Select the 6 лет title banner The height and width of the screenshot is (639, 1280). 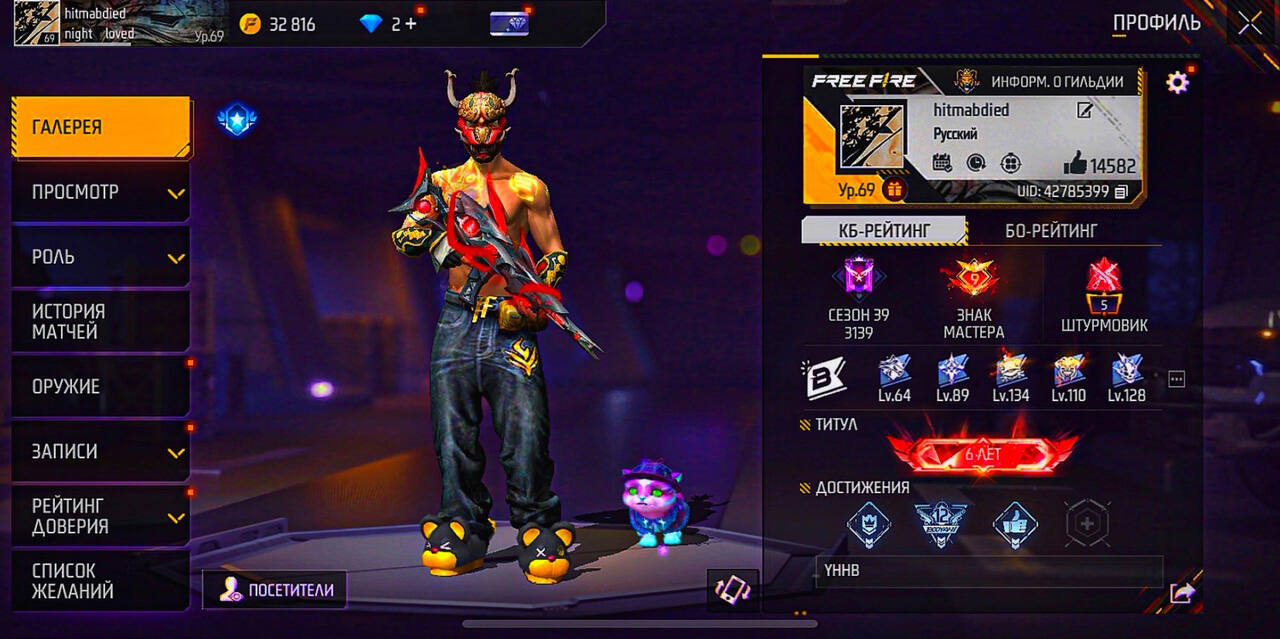[982, 455]
